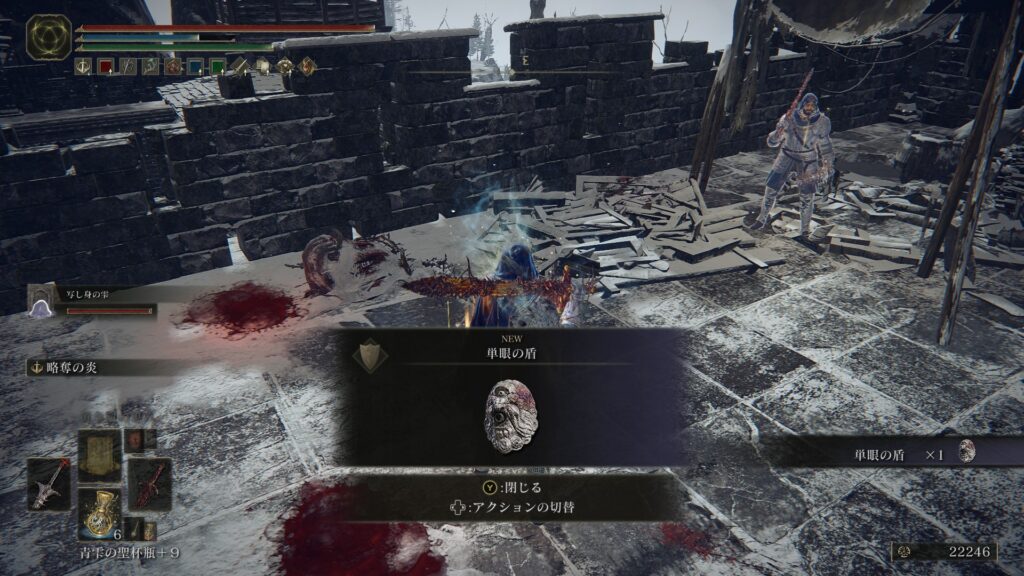This screenshot has width=1024, height=576.
Task: Click the green square buff icon
Action: (216, 67)
